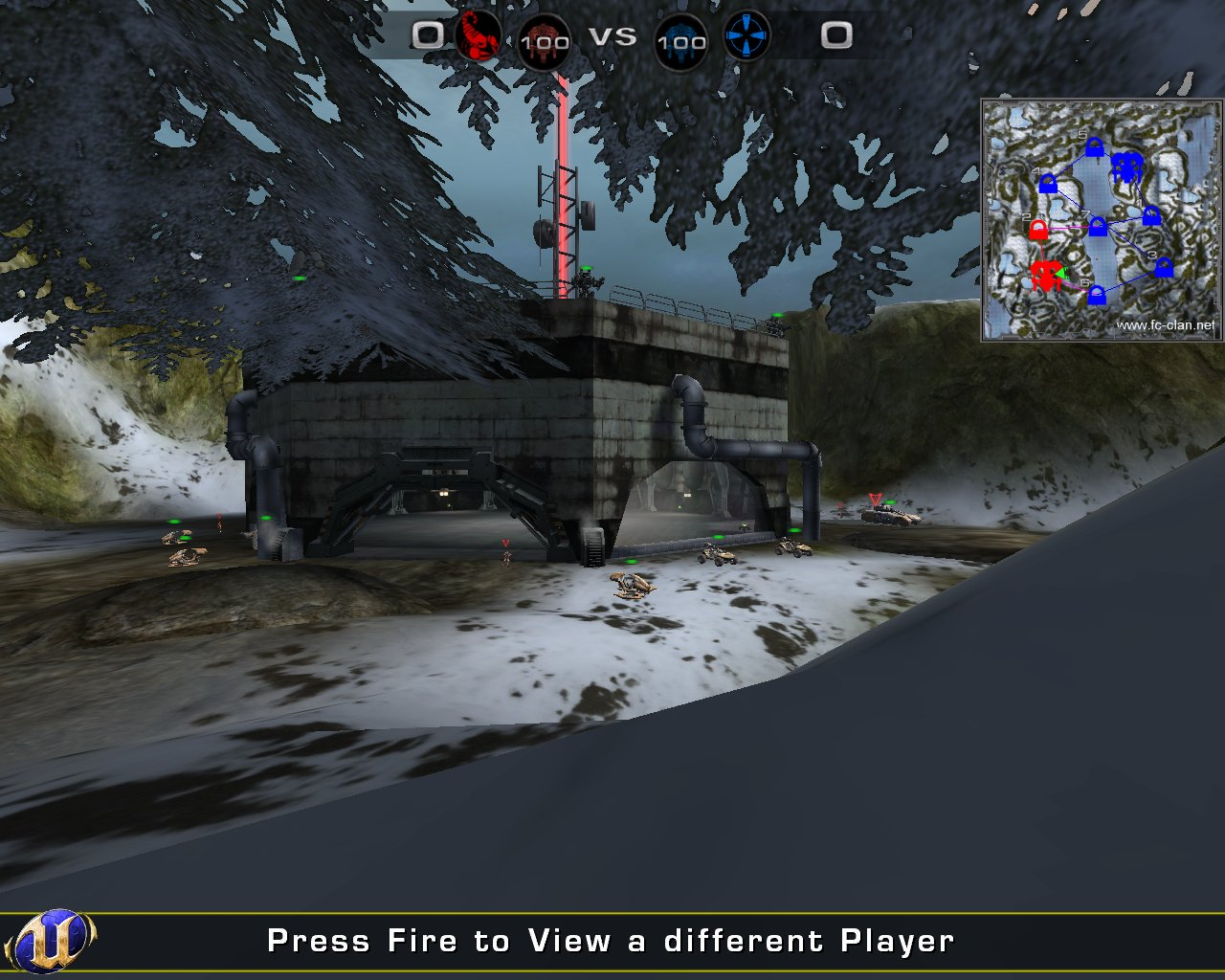This screenshot has width=1225, height=980.
Task: Select the left team score counter showing 0
Action: (x=427, y=36)
